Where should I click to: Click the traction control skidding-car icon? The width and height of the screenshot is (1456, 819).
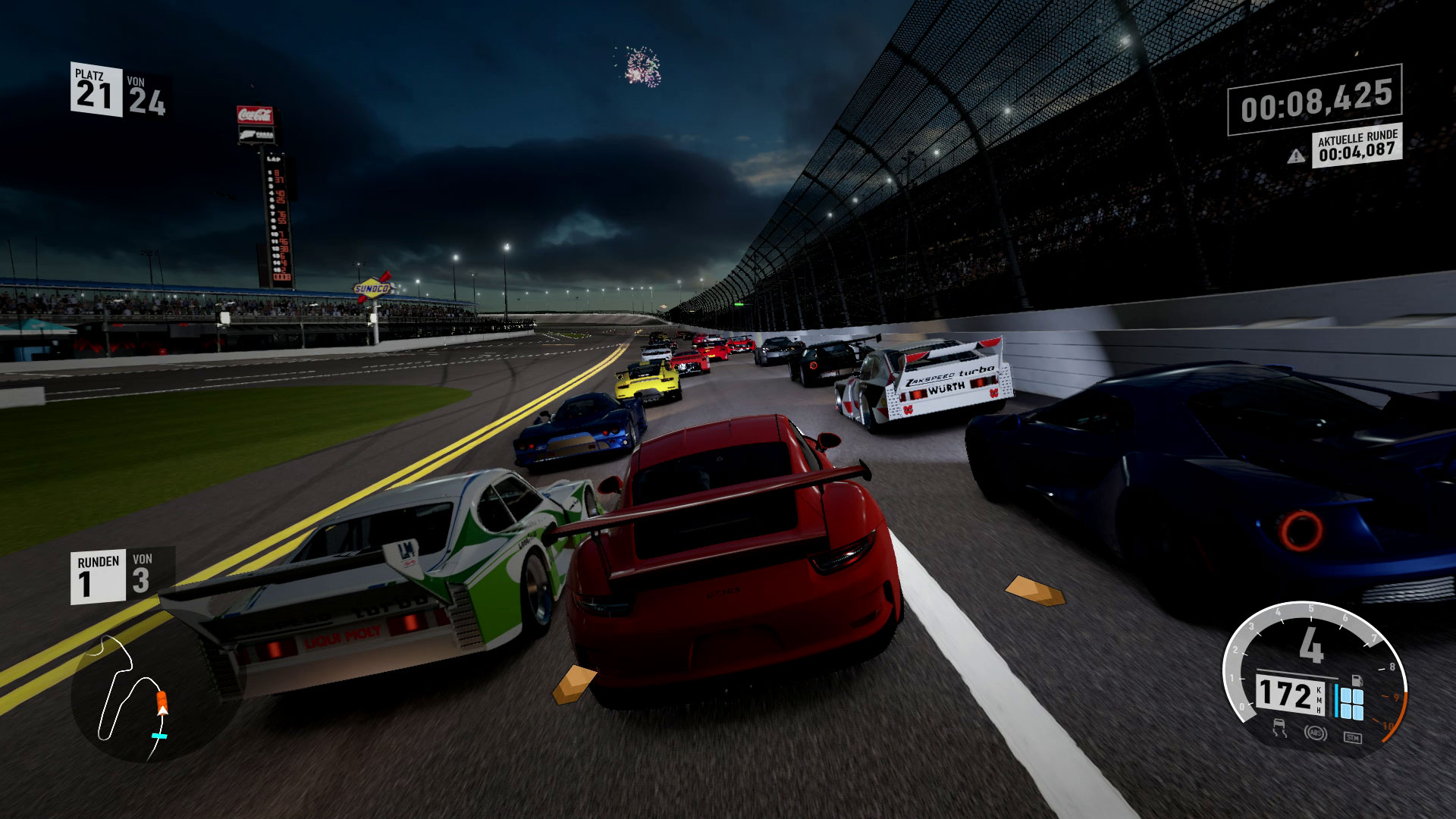click(x=1281, y=730)
